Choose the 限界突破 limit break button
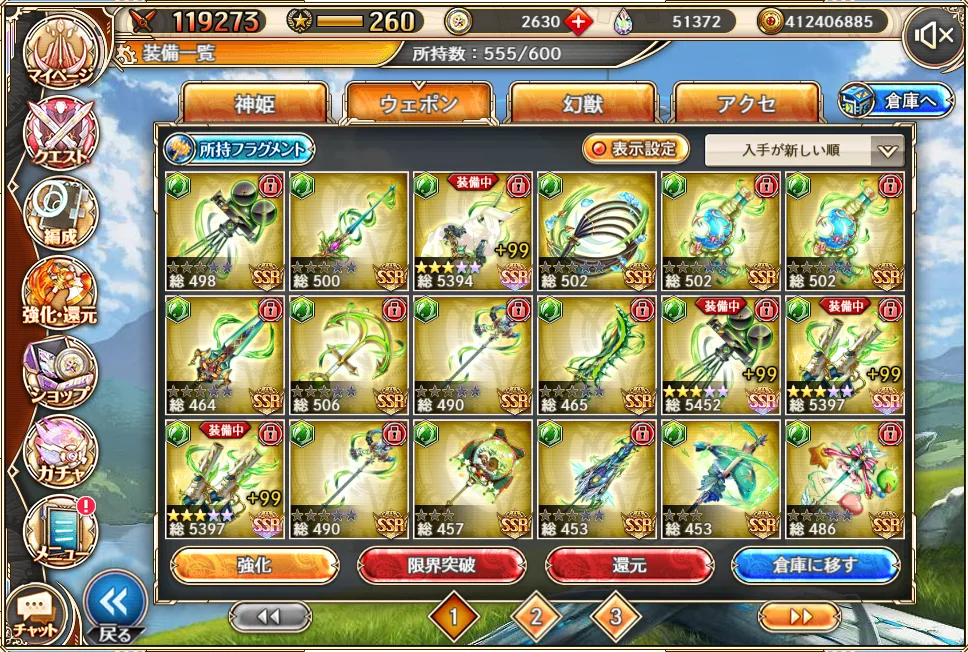The image size is (968, 652). [x=441, y=565]
